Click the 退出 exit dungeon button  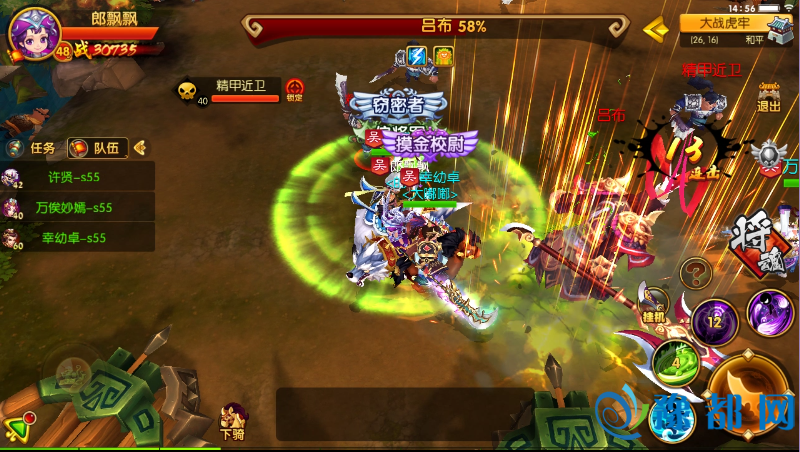769,97
